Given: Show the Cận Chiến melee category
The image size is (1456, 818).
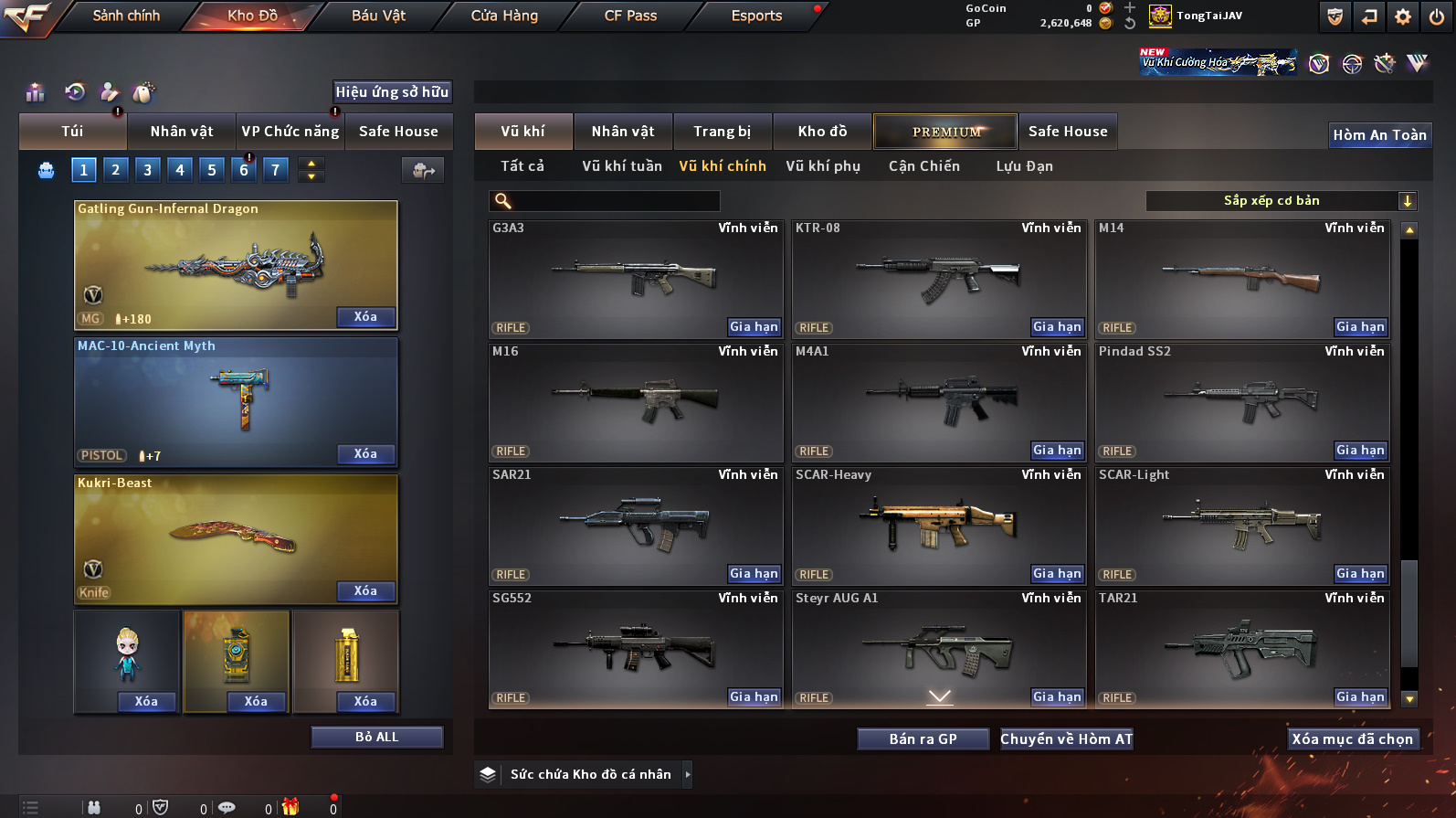Looking at the screenshot, I should 923,166.
